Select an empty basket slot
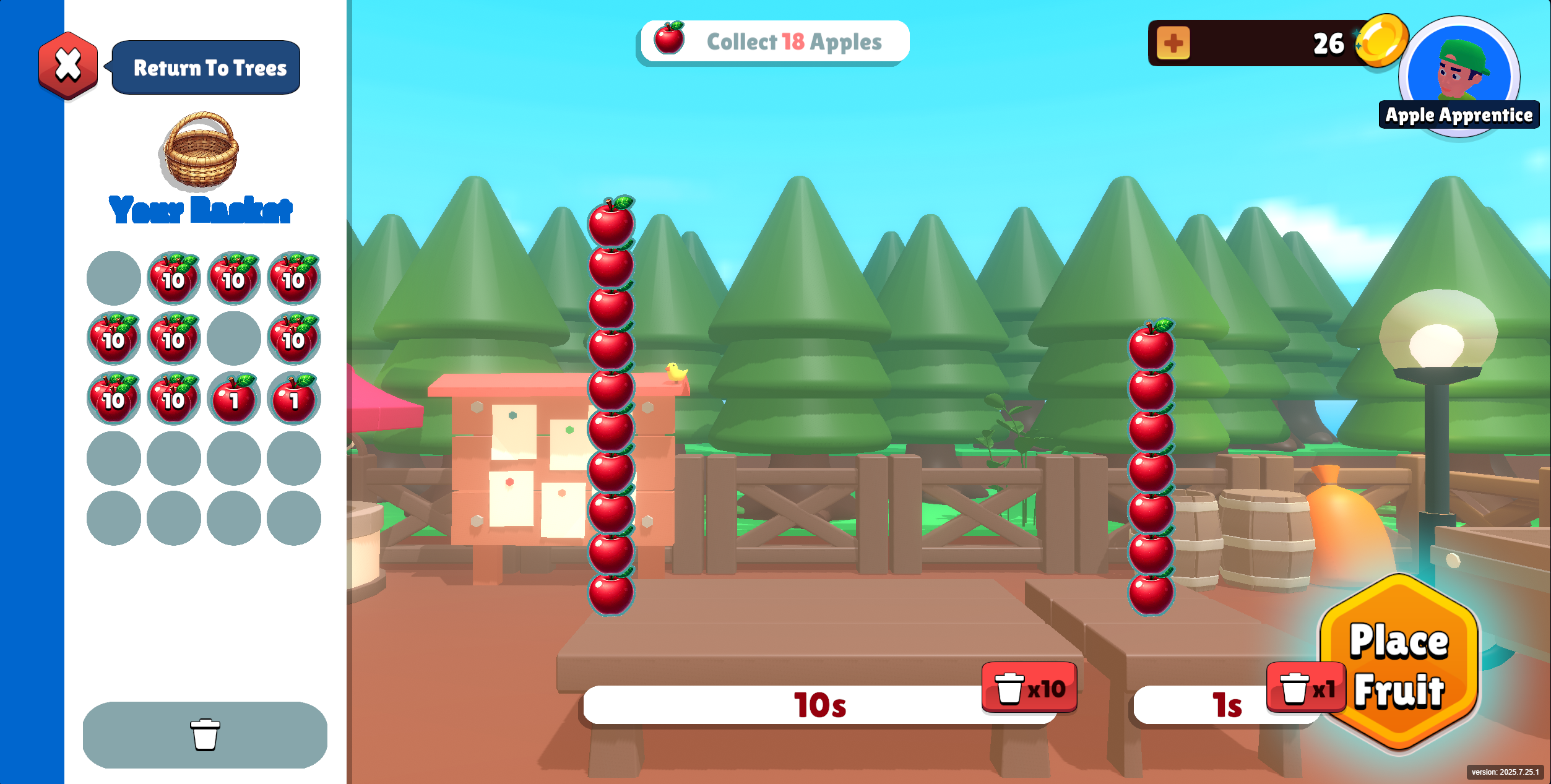 (x=113, y=277)
